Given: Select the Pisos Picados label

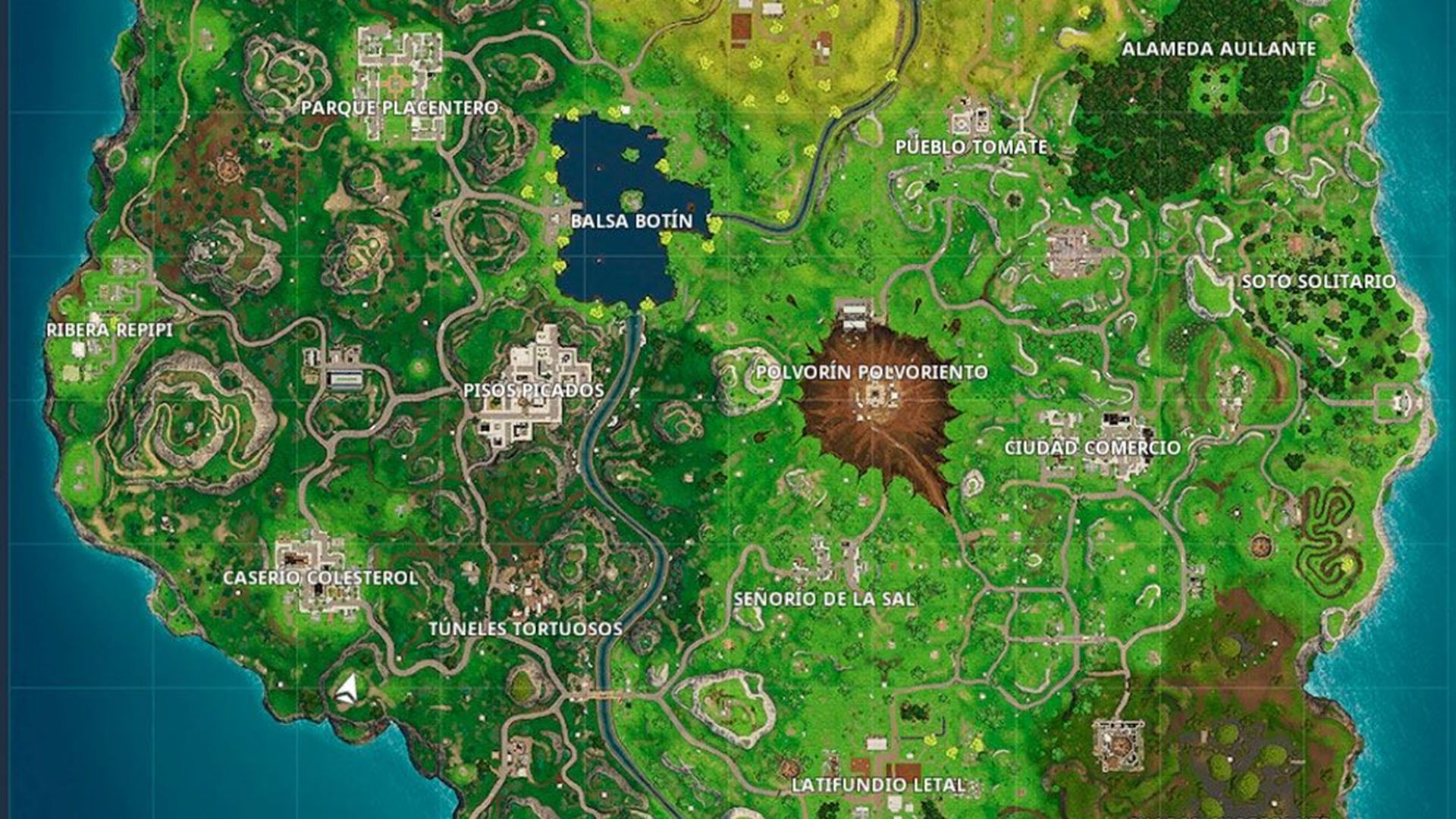Looking at the screenshot, I should [535, 391].
